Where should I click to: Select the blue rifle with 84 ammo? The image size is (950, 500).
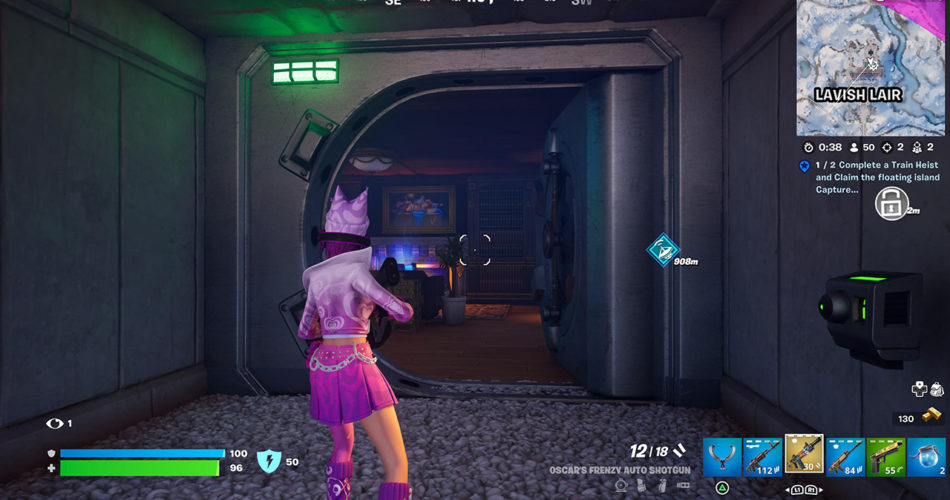(845, 457)
